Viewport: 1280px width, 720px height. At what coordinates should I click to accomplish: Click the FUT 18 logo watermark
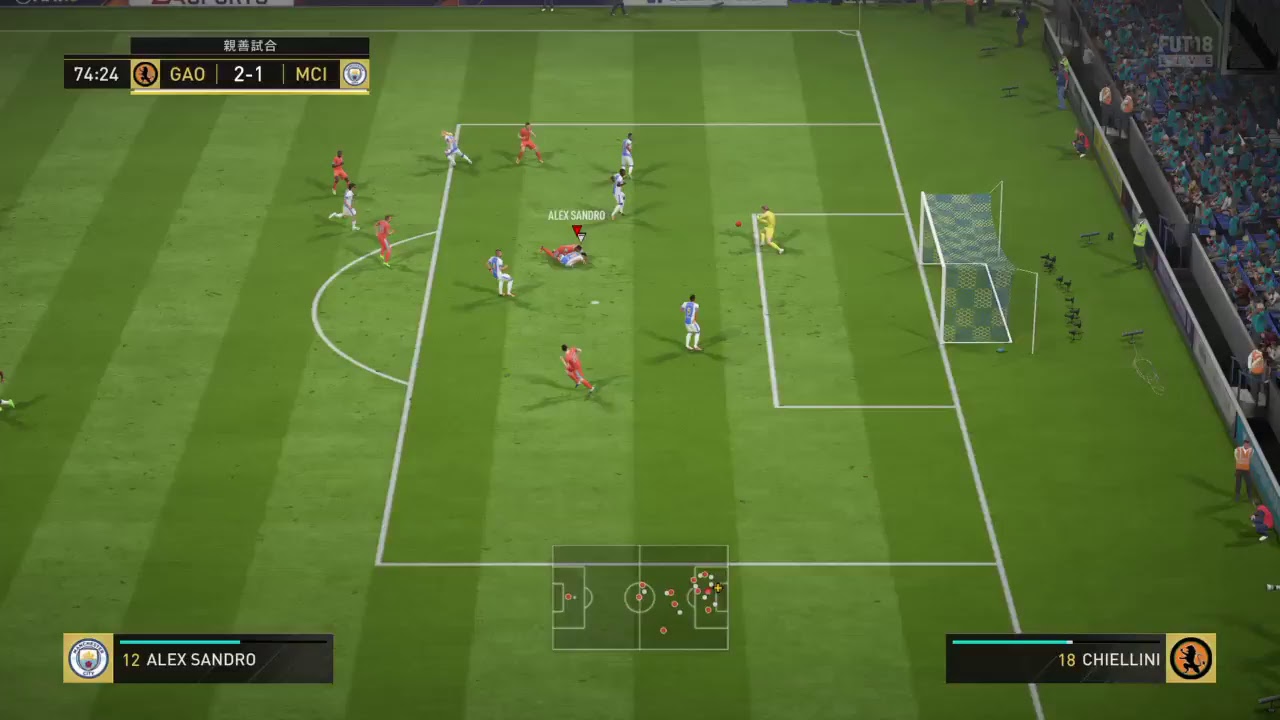click(x=1185, y=50)
